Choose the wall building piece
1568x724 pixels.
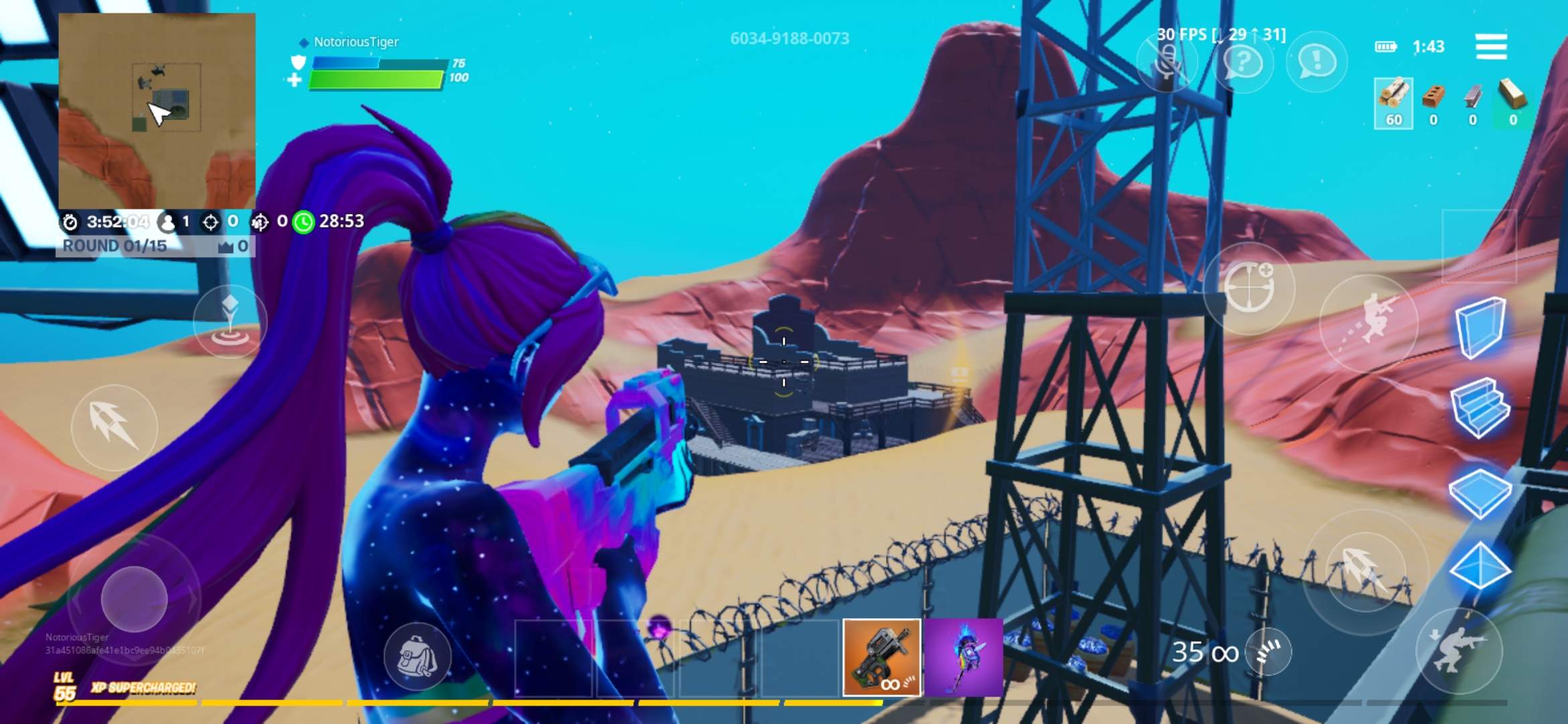pyautogui.click(x=1481, y=327)
